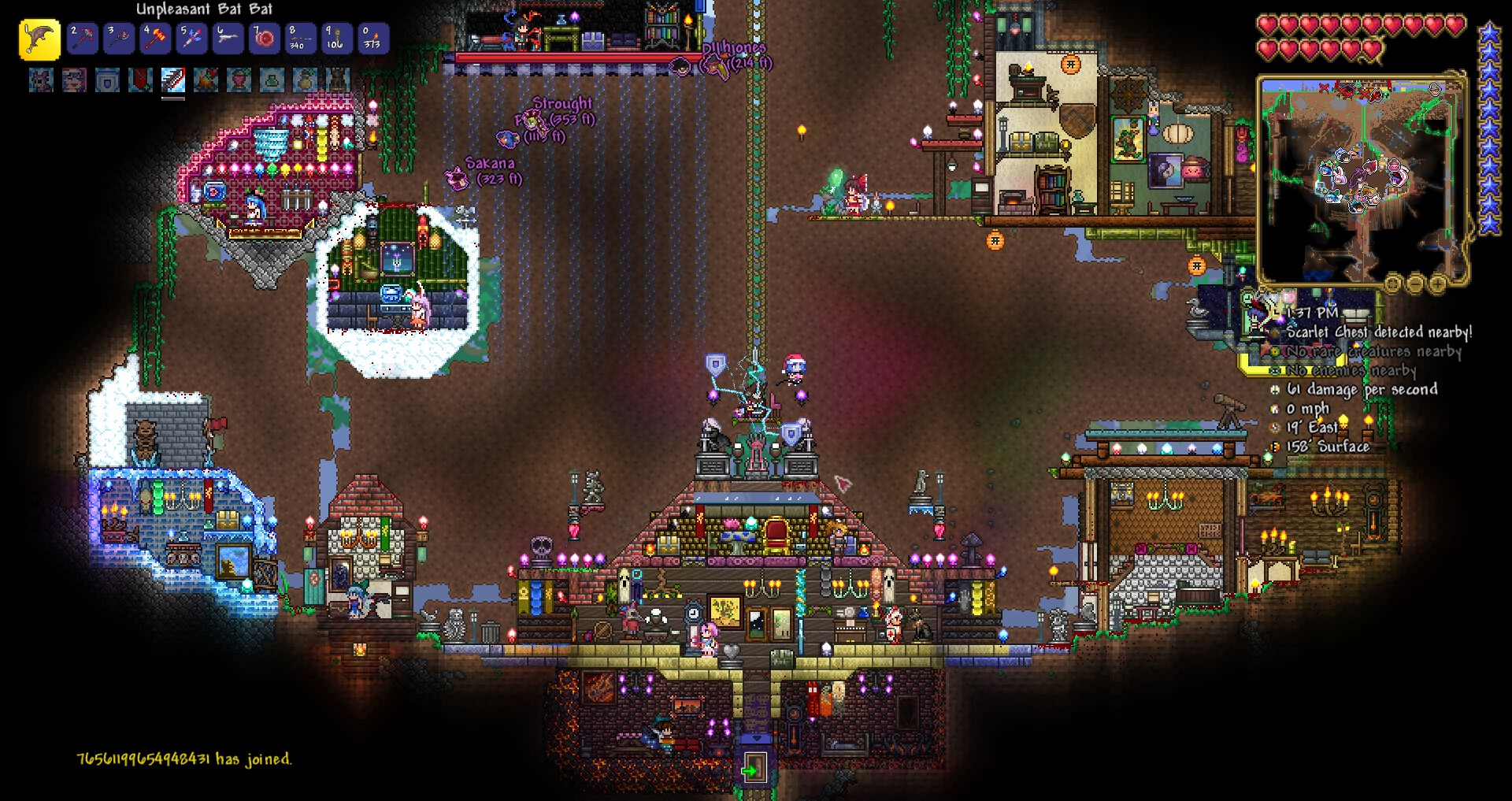This screenshot has height=801, width=1512.
Task: Reset the minimap zoom with crosshair button
Action: [x=1393, y=283]
